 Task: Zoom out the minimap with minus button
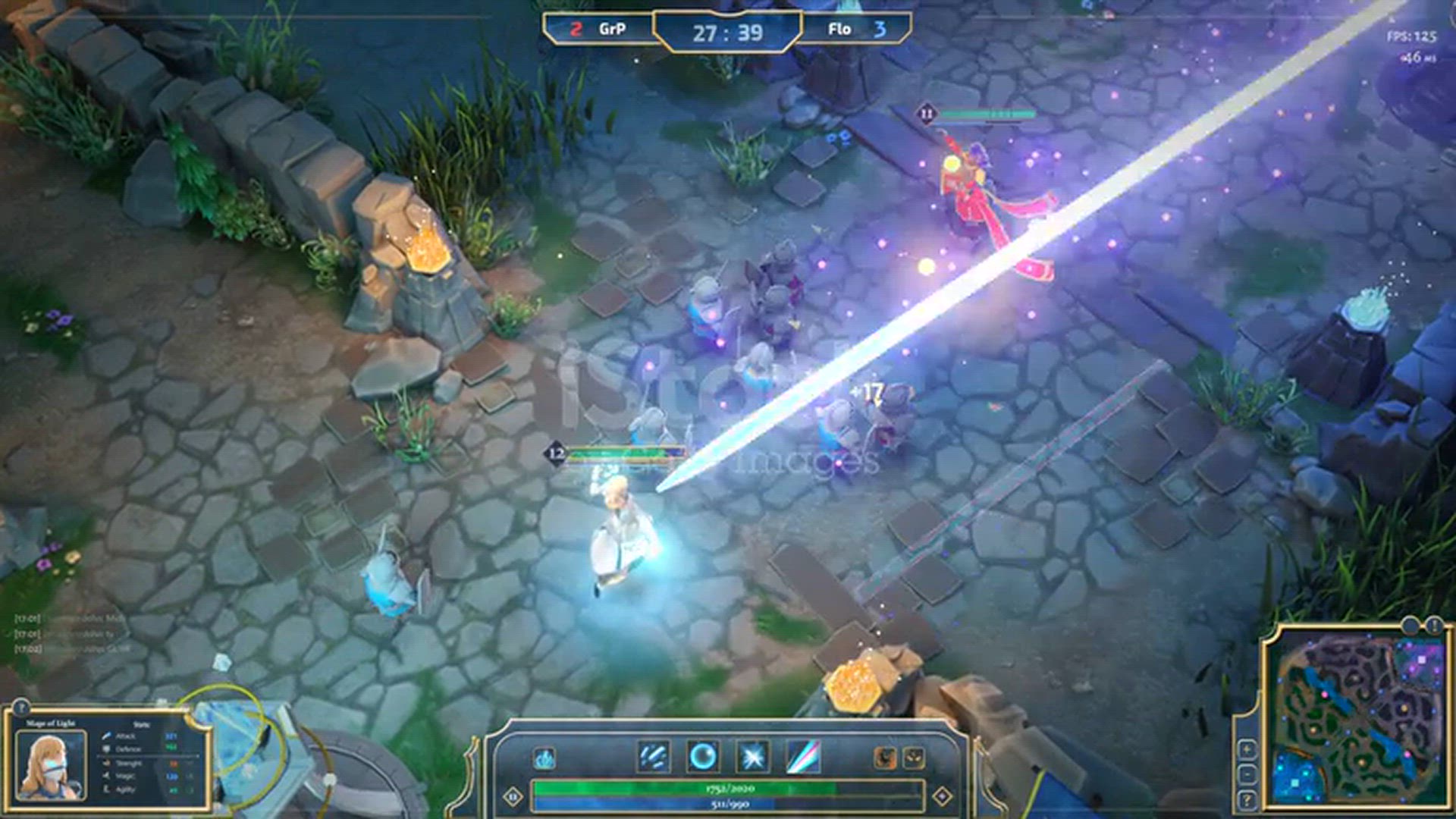pyautogui.click(x=1247, y=774)
